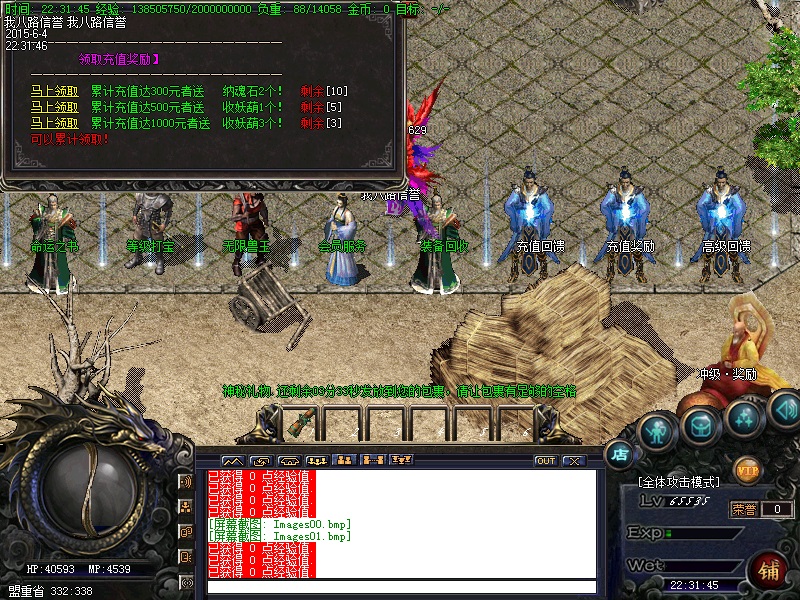This screenshot has width=800, height=600.
Task: Click the OUT button above the chat
Action: (x=545, y=461)
